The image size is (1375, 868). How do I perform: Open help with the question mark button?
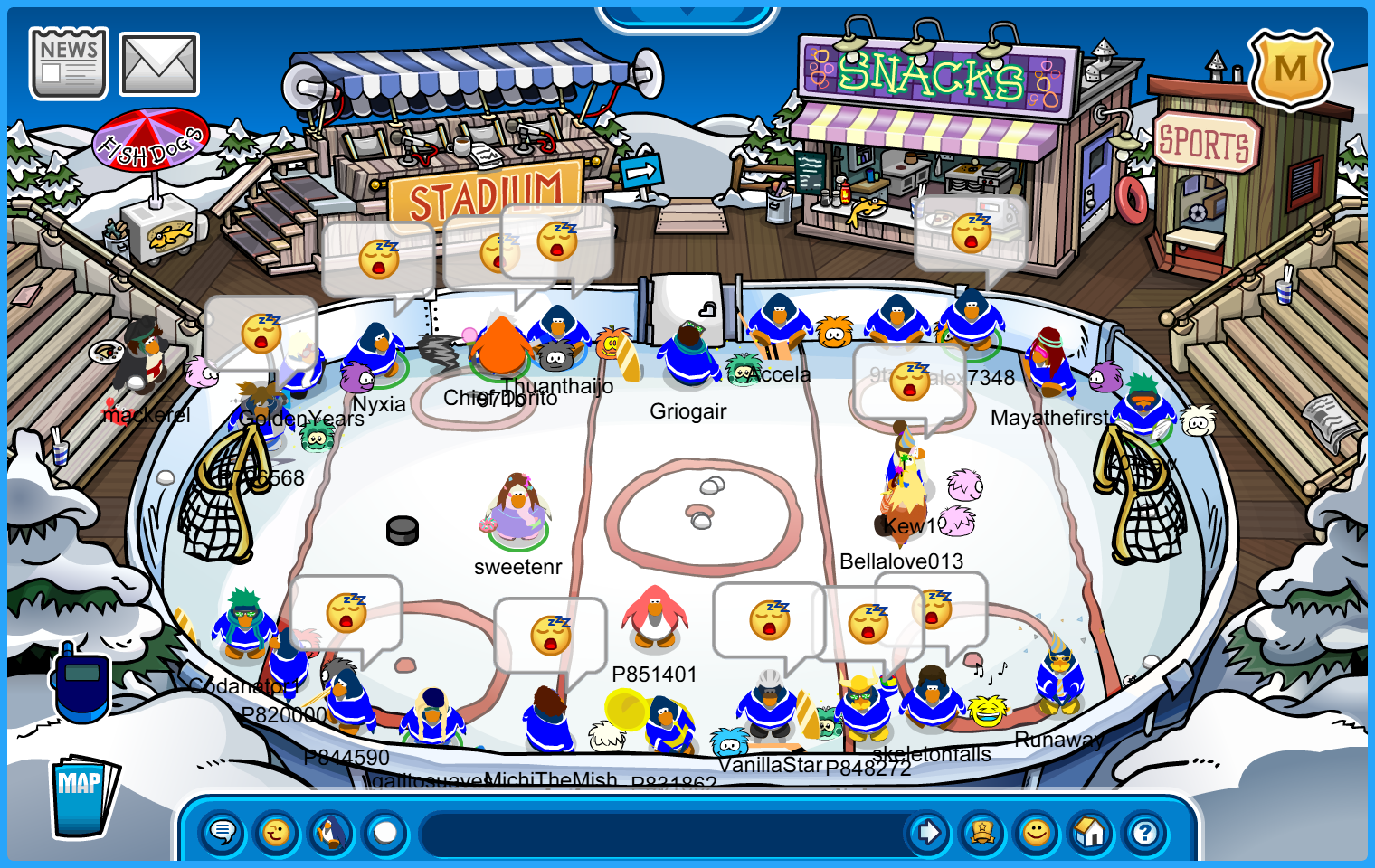coord(1145,832)
